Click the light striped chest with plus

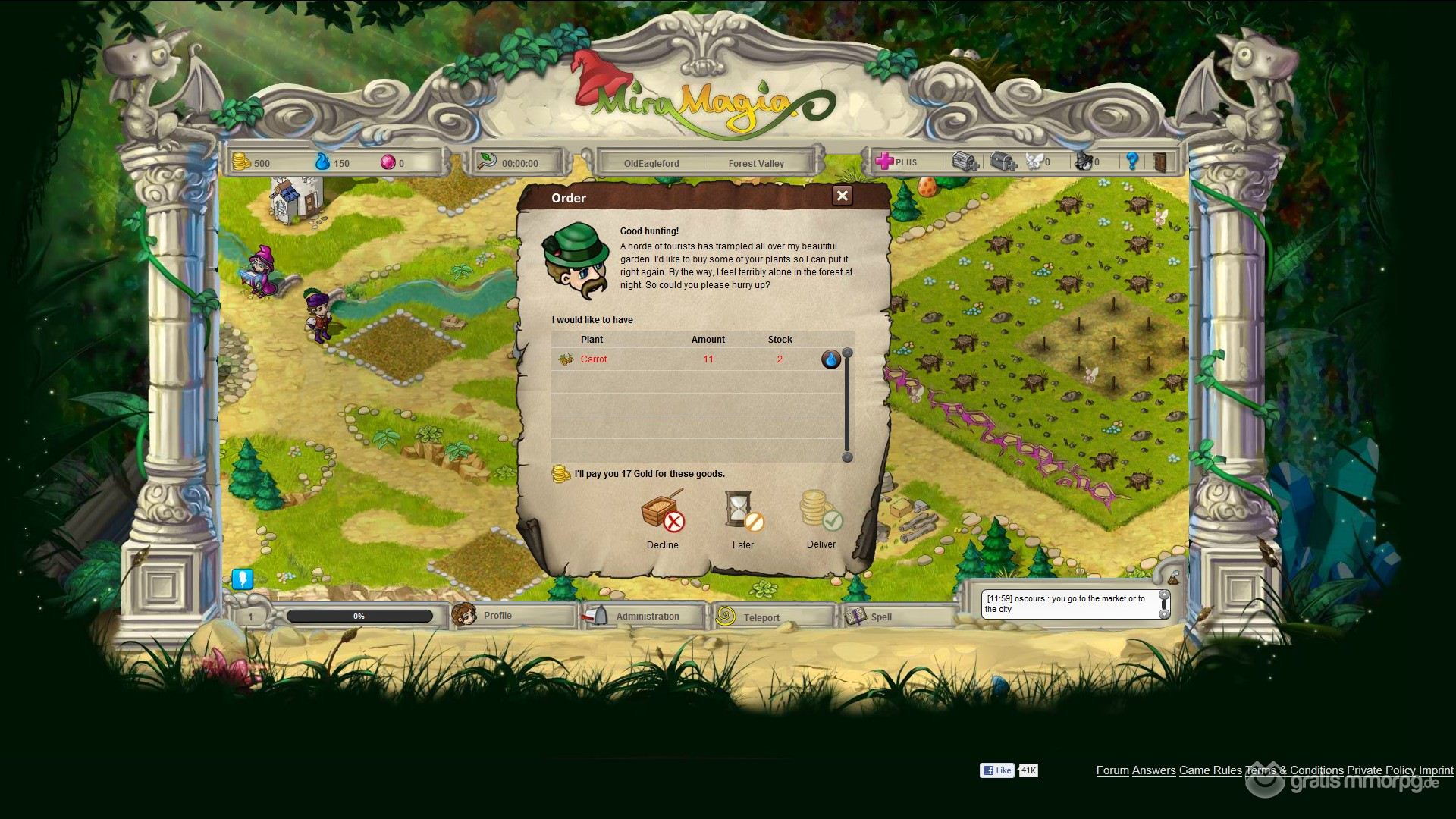pos(965,162)
